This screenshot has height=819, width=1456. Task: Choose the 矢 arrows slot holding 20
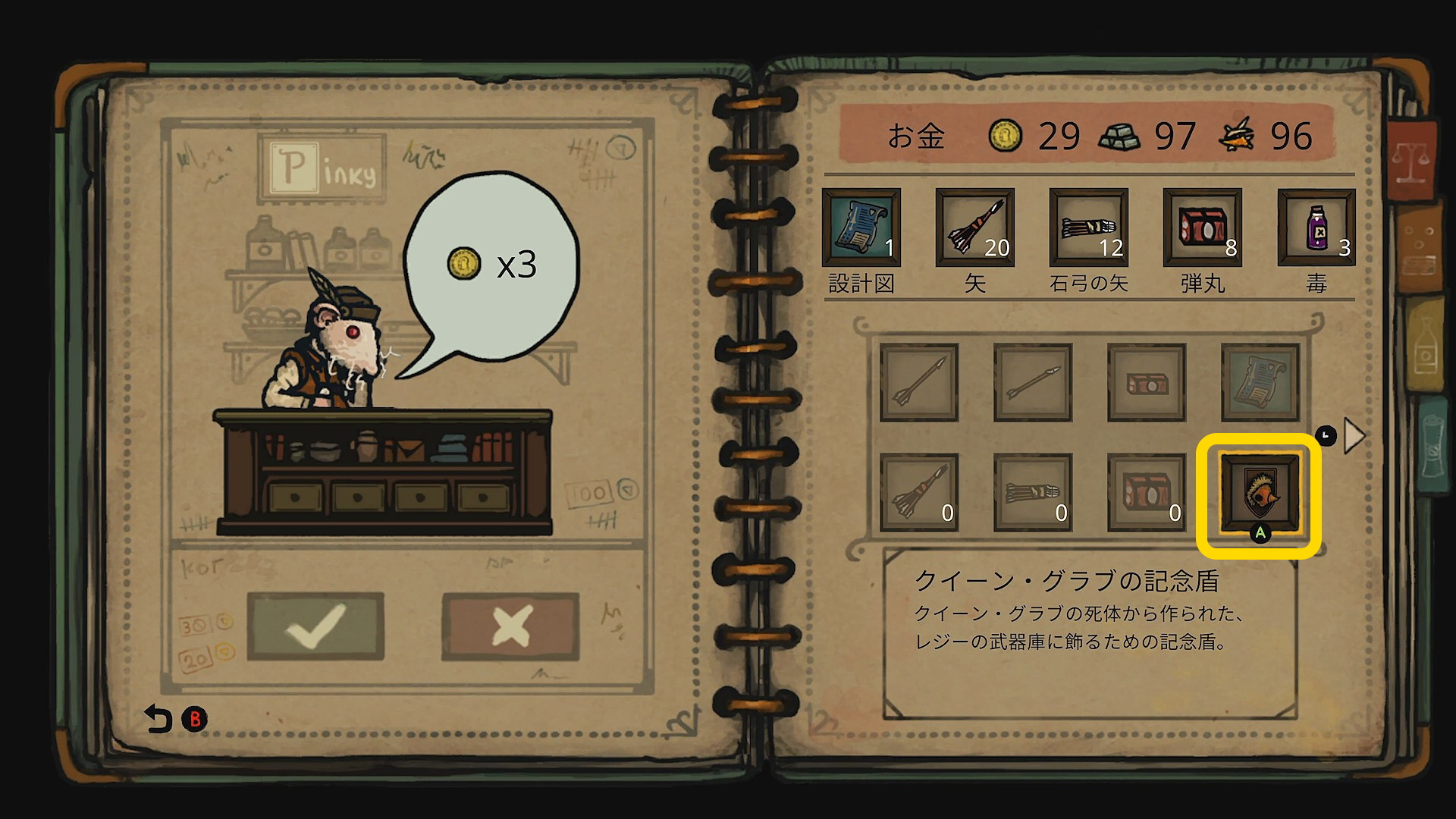click(x=975, y=227)
